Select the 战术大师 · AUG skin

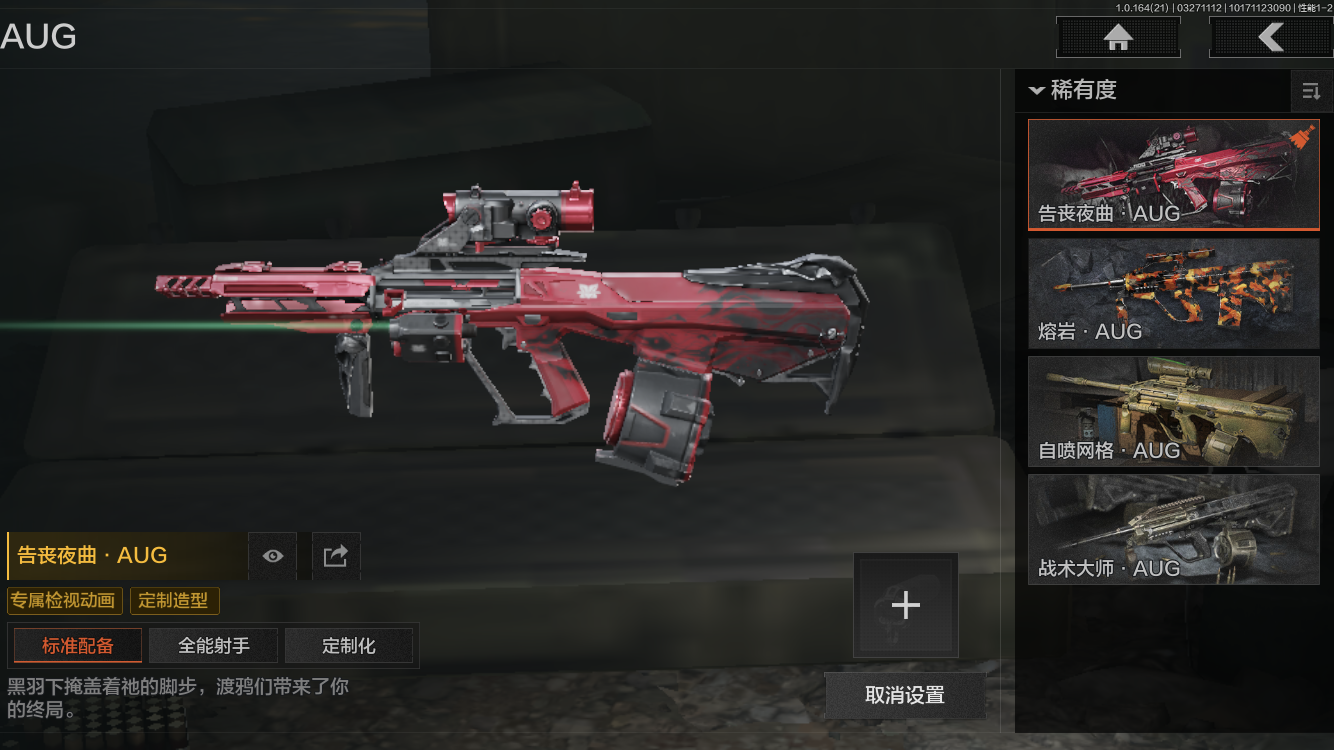1174,529
